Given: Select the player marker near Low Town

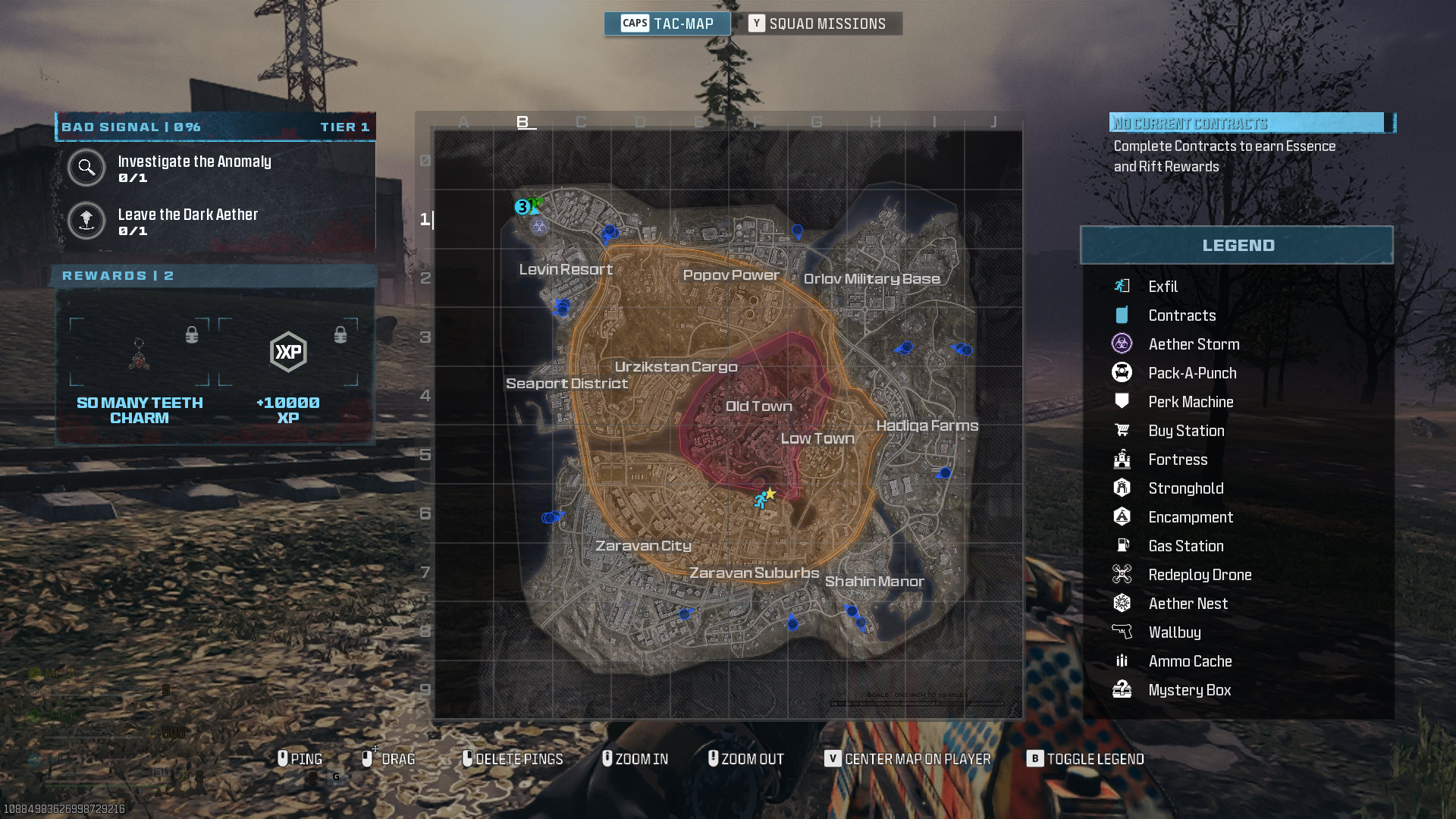Looking at the screenshot, I should (761, 500).
